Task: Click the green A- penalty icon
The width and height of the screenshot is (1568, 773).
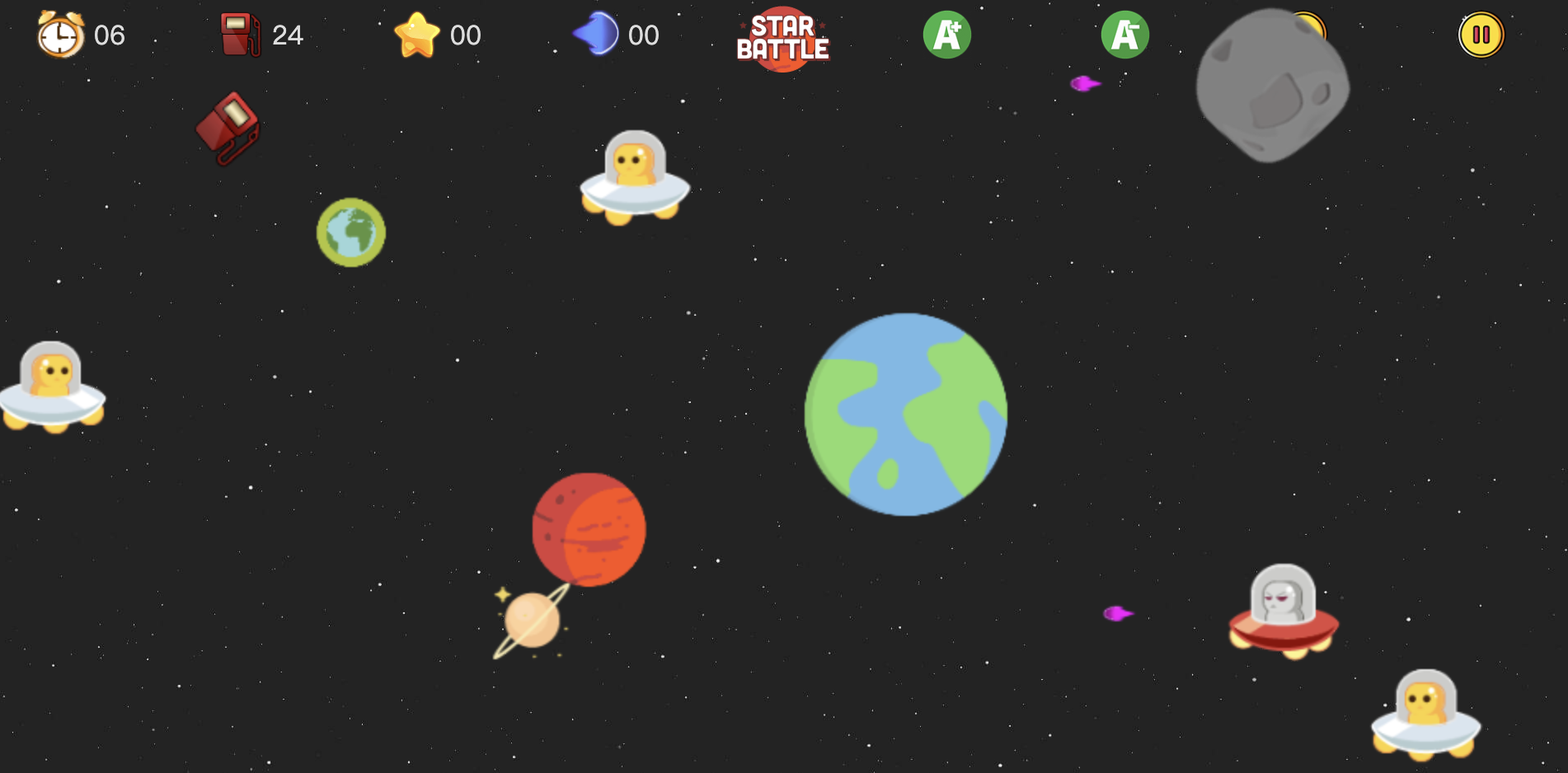Action: pyautogui.click(x=1124, y=34)
